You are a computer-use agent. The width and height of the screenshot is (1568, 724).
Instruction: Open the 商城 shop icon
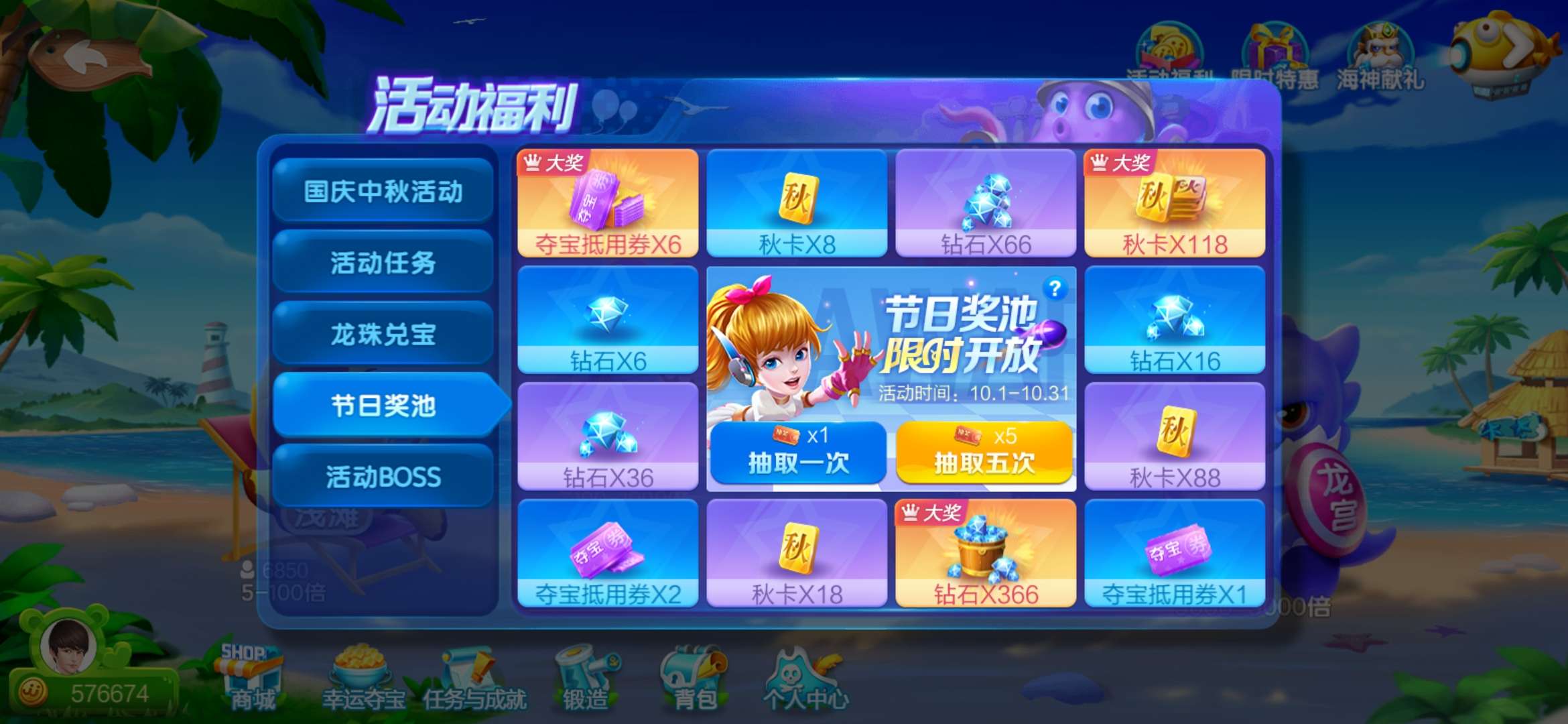[250, 677]
